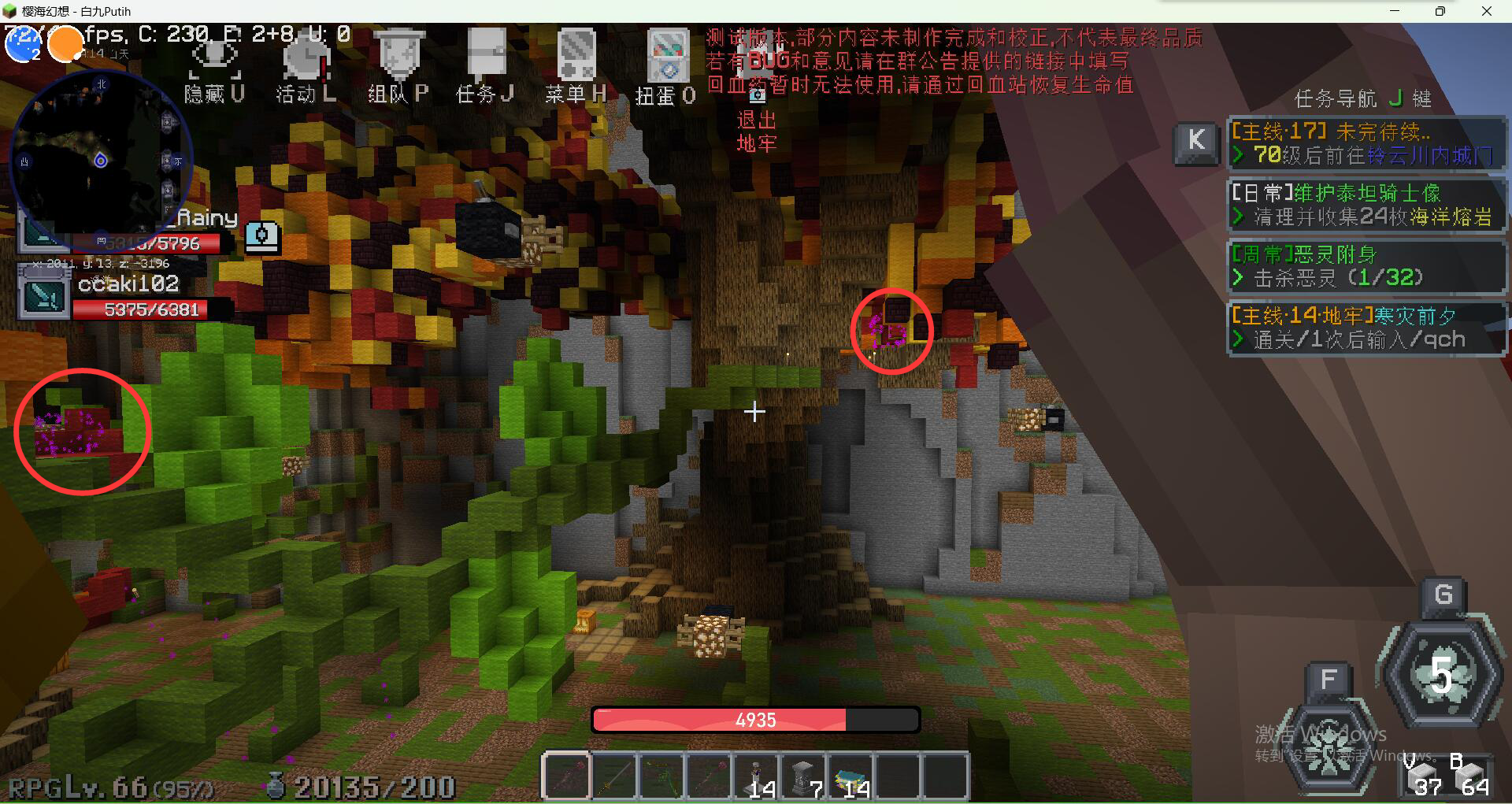
Task: Select the highlighted first hotbar staff slot
Action: click(x=566, y=776)
